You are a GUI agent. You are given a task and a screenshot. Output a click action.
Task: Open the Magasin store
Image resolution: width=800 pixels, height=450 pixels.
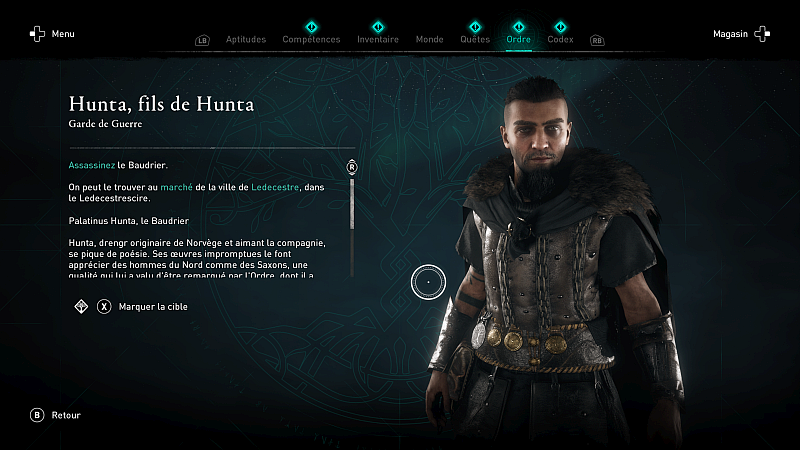click(741, 34)
